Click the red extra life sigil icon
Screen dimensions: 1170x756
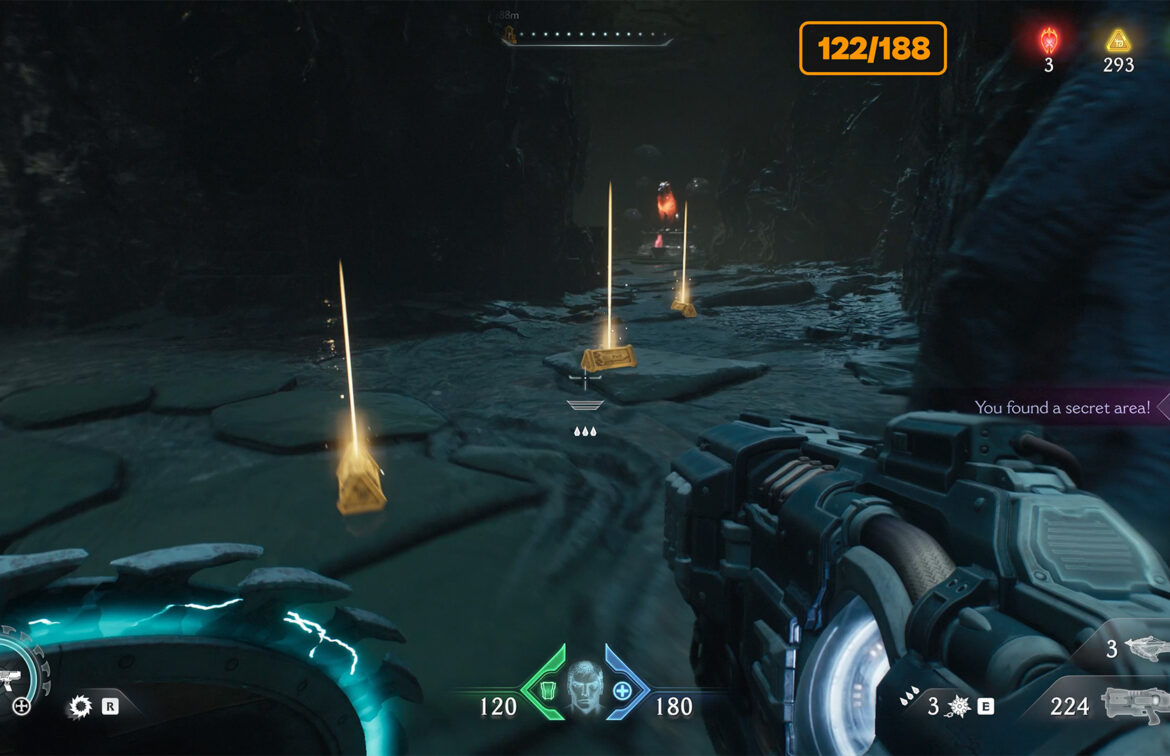[1049, 41]
